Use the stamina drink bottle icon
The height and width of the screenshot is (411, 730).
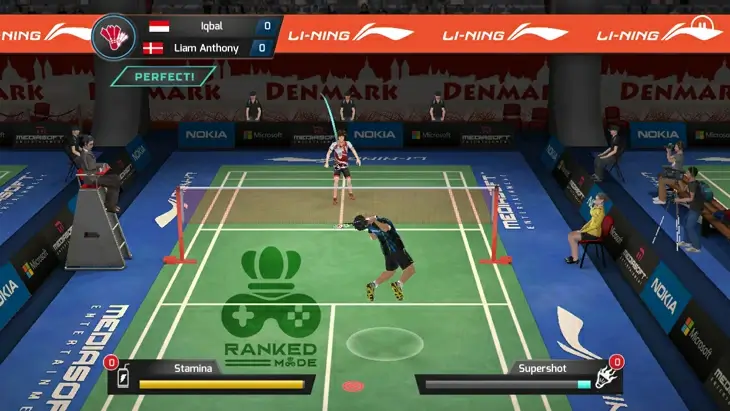124,379
